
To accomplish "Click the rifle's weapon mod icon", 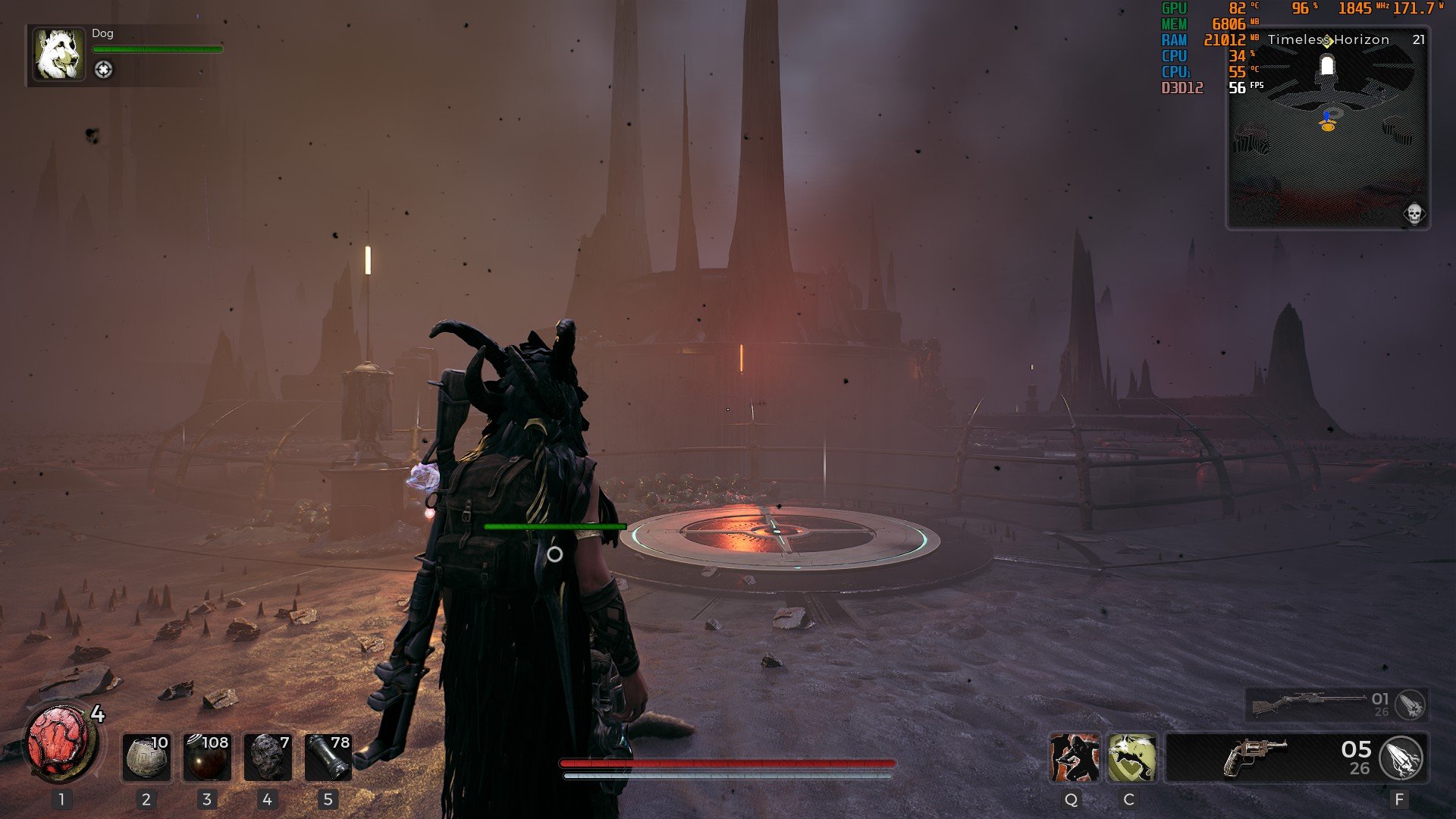I will [1410, 705].
